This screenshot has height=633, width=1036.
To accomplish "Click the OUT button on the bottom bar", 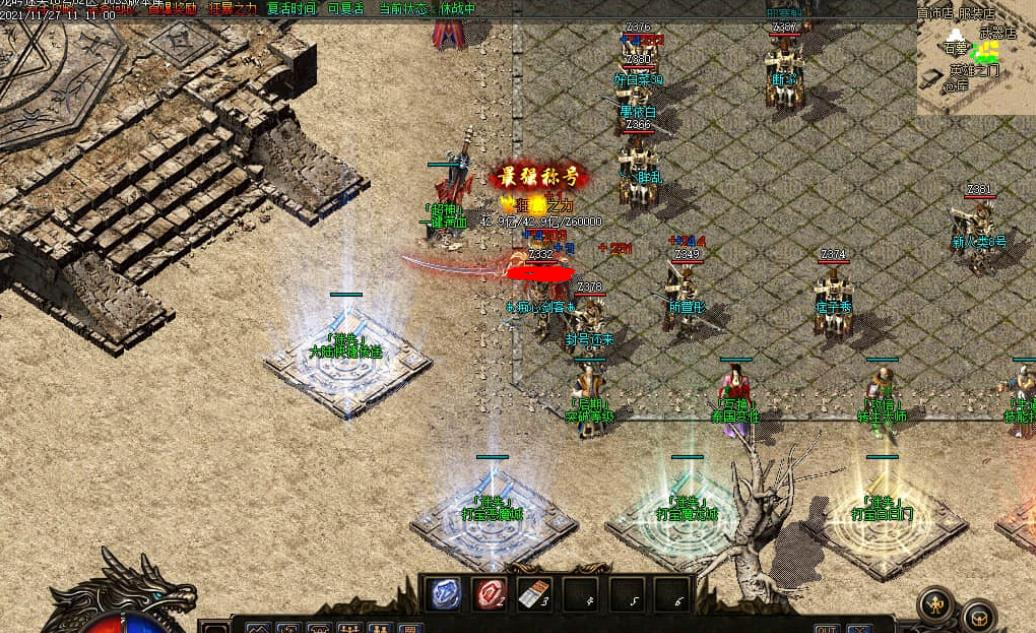I will (825, 629).
